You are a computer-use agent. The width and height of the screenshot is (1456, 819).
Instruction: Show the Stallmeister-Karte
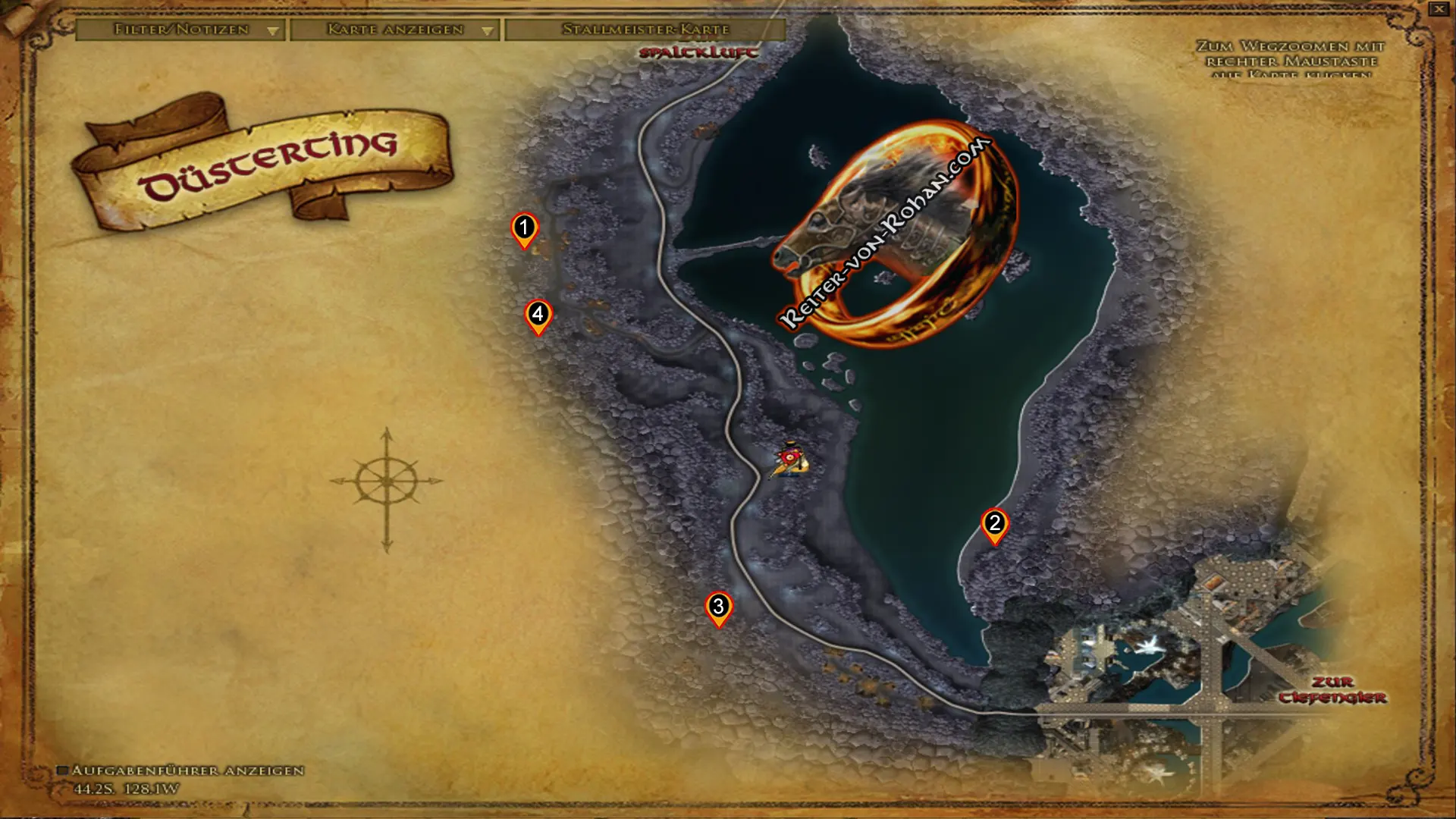645,30
